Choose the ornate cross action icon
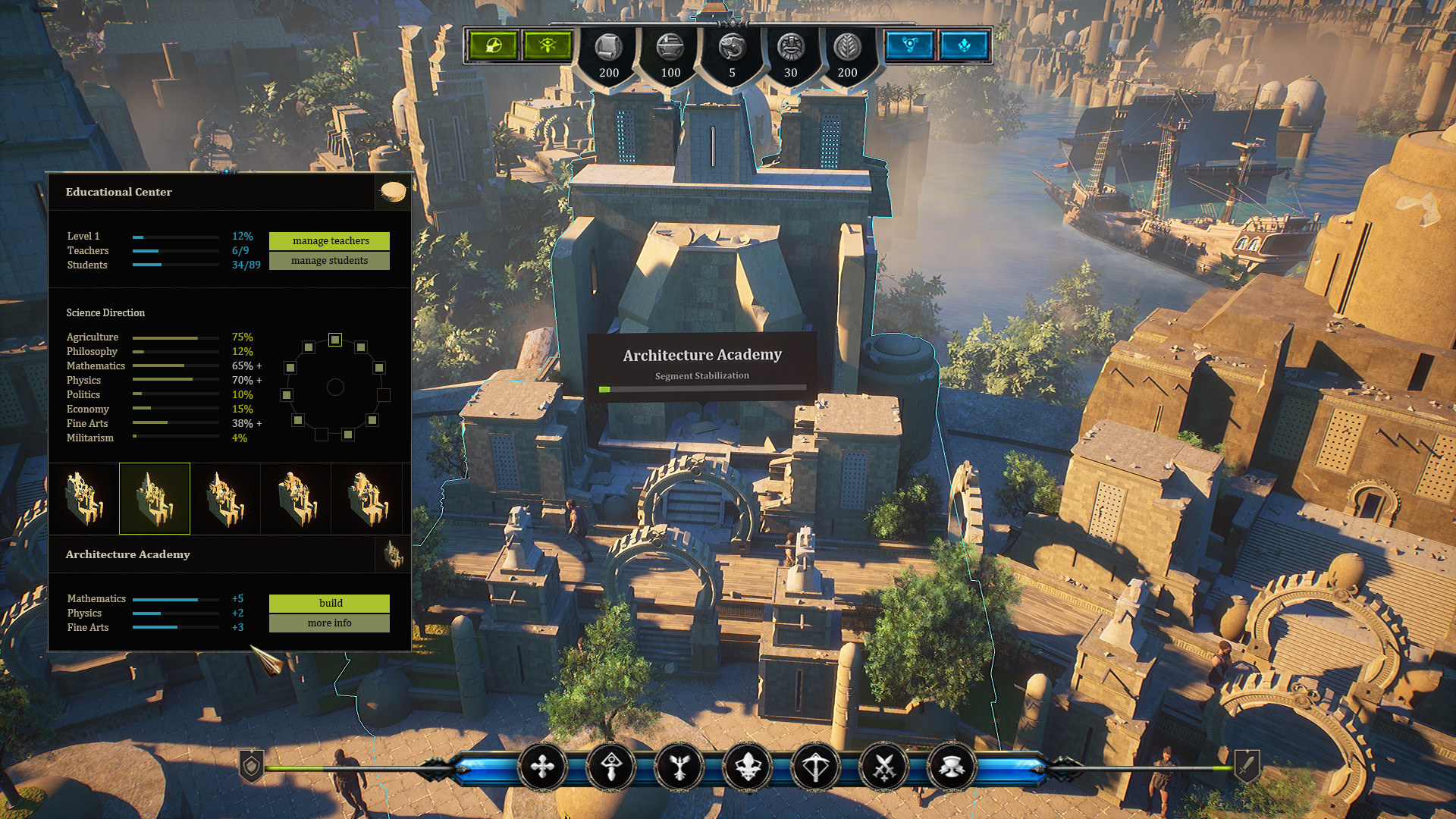1456x819 pixels. tap(543, 767)
